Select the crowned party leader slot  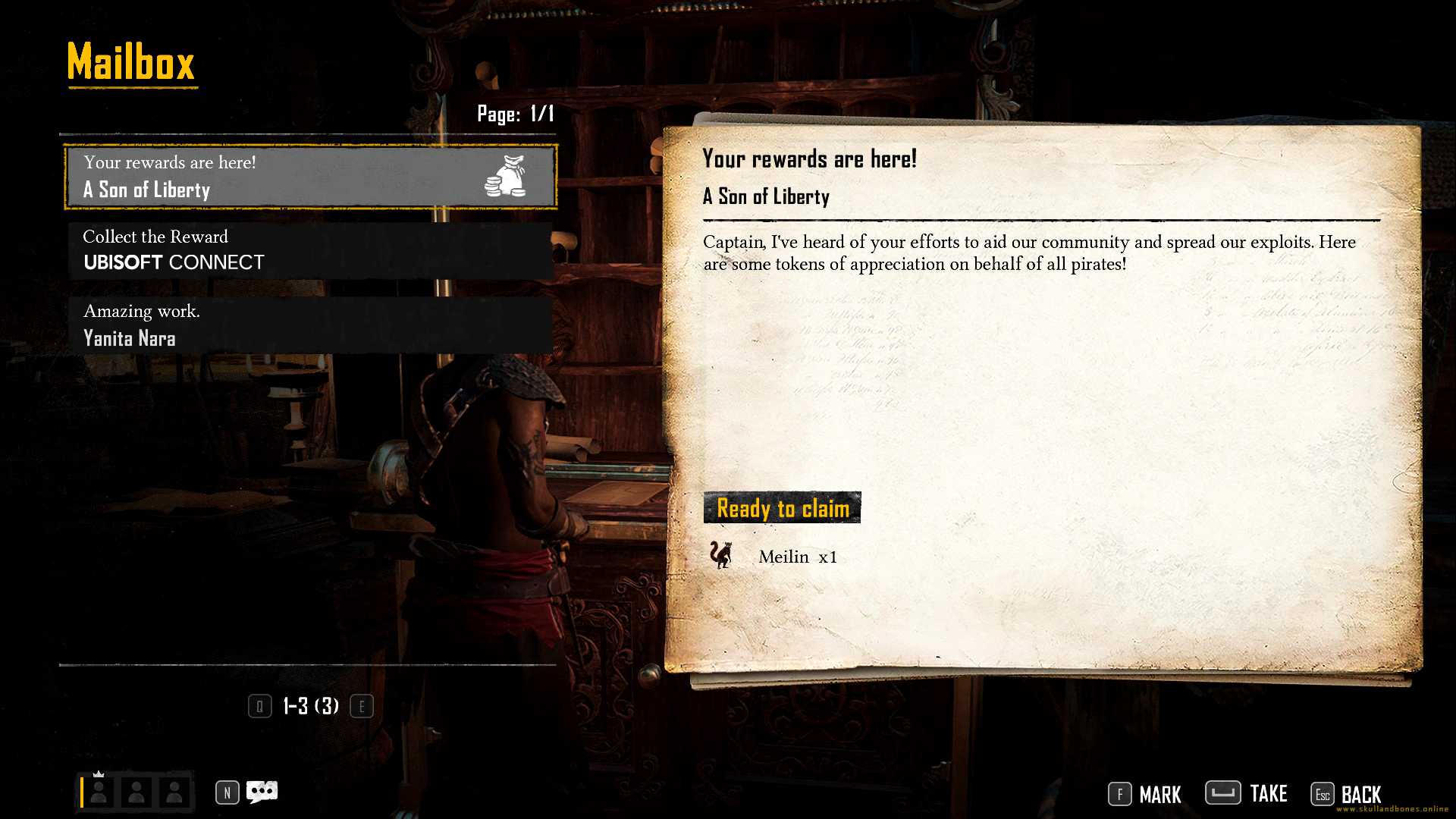(x=99, y=792)
